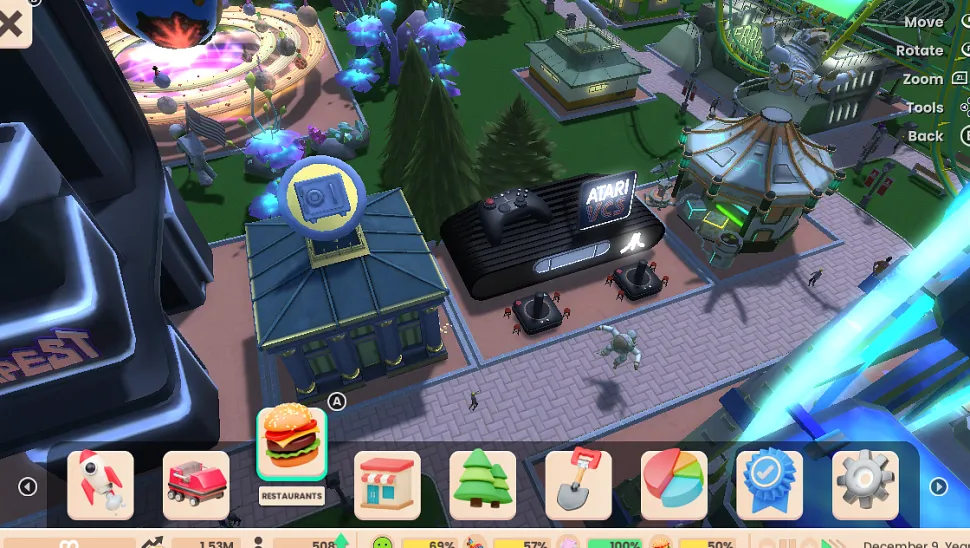Open the blue ribbon awards panel
The image size is (970, 548).
point(770,485)
